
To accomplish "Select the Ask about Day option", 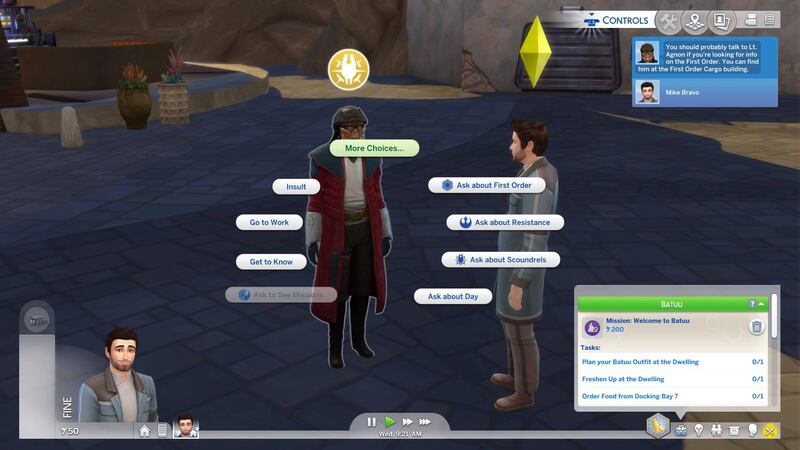I will 453,296.
